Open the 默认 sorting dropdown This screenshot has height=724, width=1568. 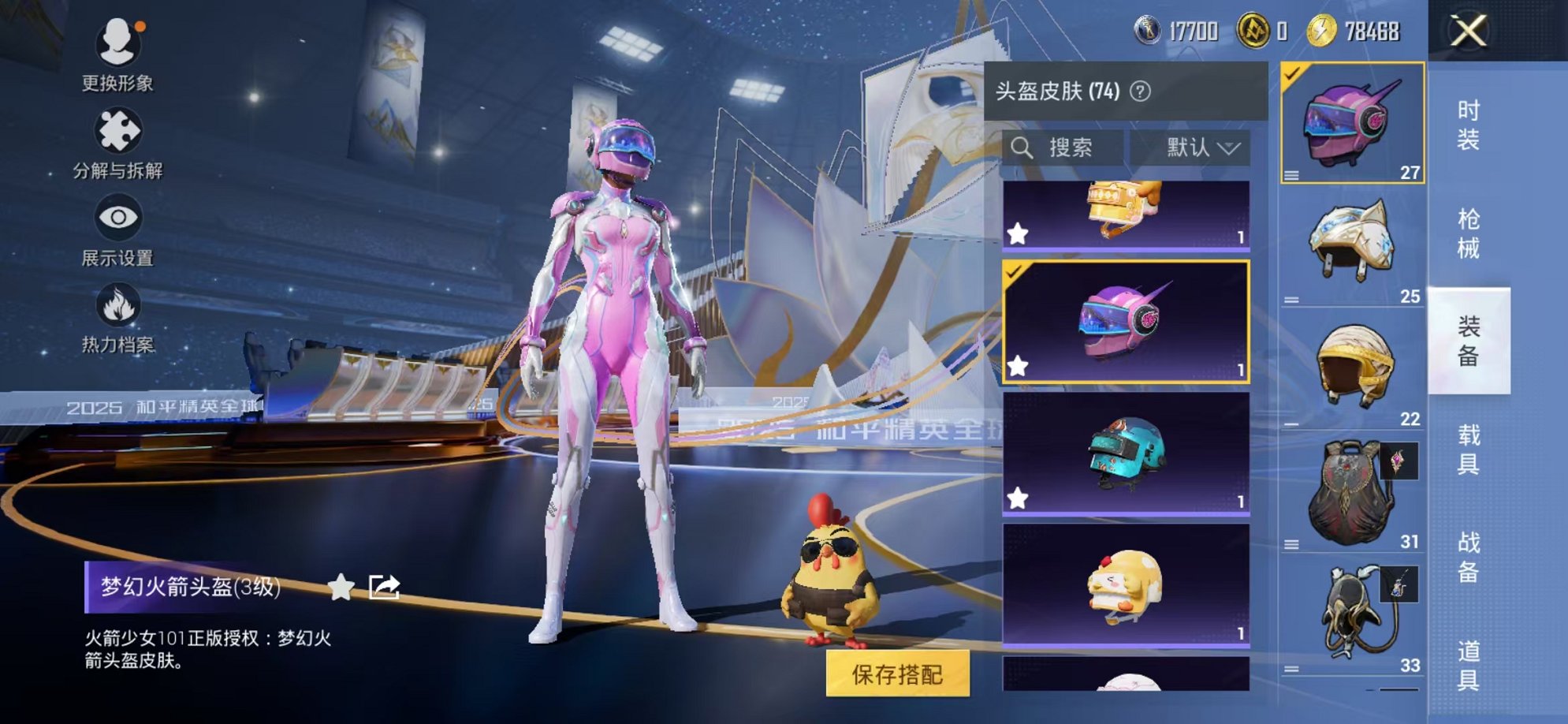(x=1194, y=147)
